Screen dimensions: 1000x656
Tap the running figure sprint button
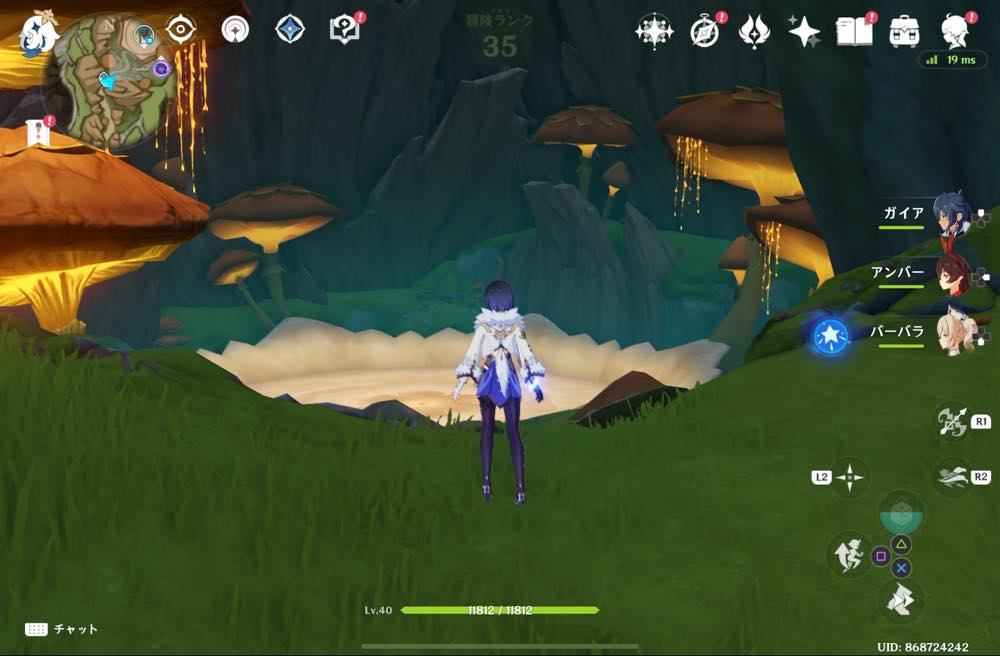[849, 554]
